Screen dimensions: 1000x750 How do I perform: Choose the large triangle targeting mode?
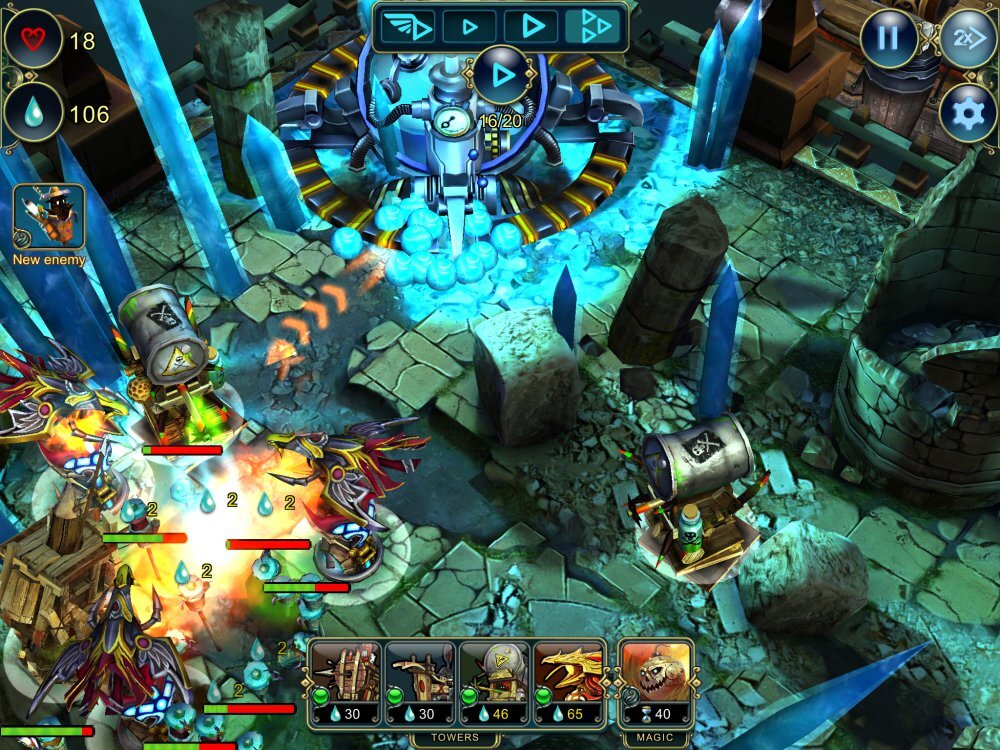click(531, 26)
